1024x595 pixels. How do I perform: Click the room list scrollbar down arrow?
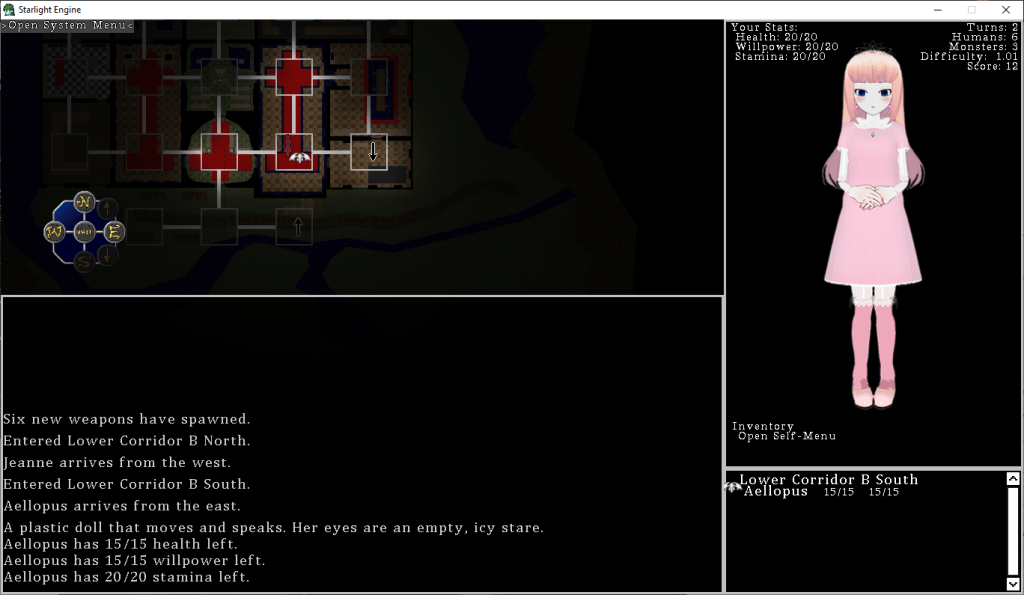coord(1012,583)
